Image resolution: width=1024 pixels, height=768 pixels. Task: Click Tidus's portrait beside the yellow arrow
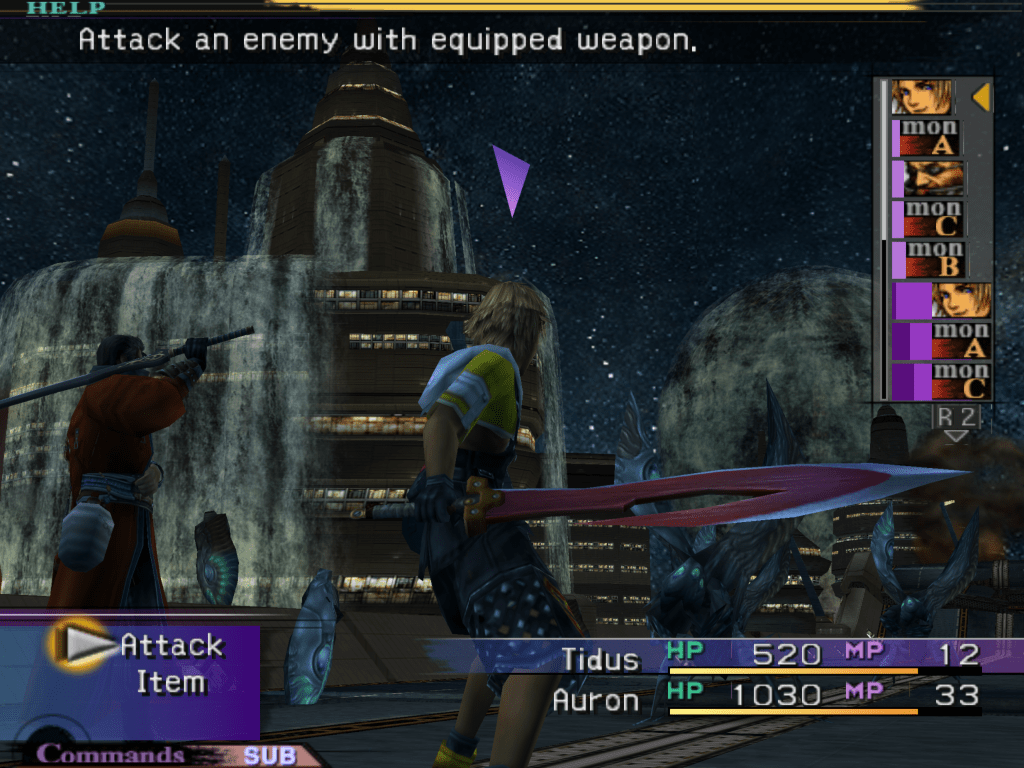click(x=921, y=97)
